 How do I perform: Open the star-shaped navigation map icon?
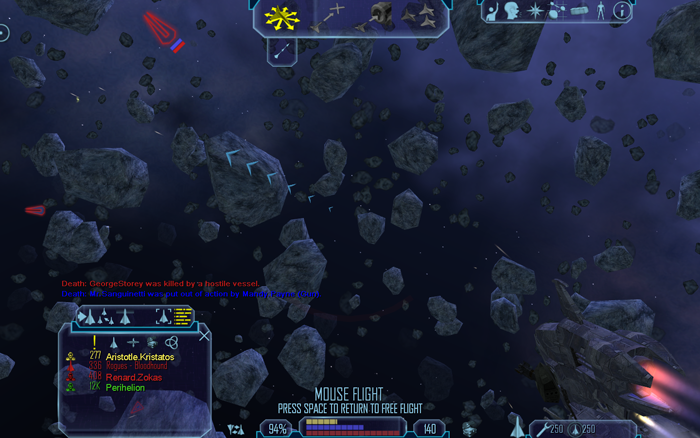tap(536, 11)
